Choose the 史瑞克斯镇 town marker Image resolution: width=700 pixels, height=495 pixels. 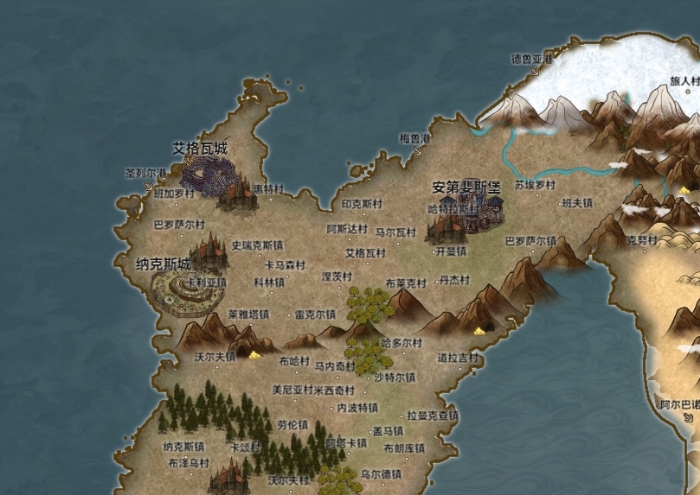pos(257,244)
